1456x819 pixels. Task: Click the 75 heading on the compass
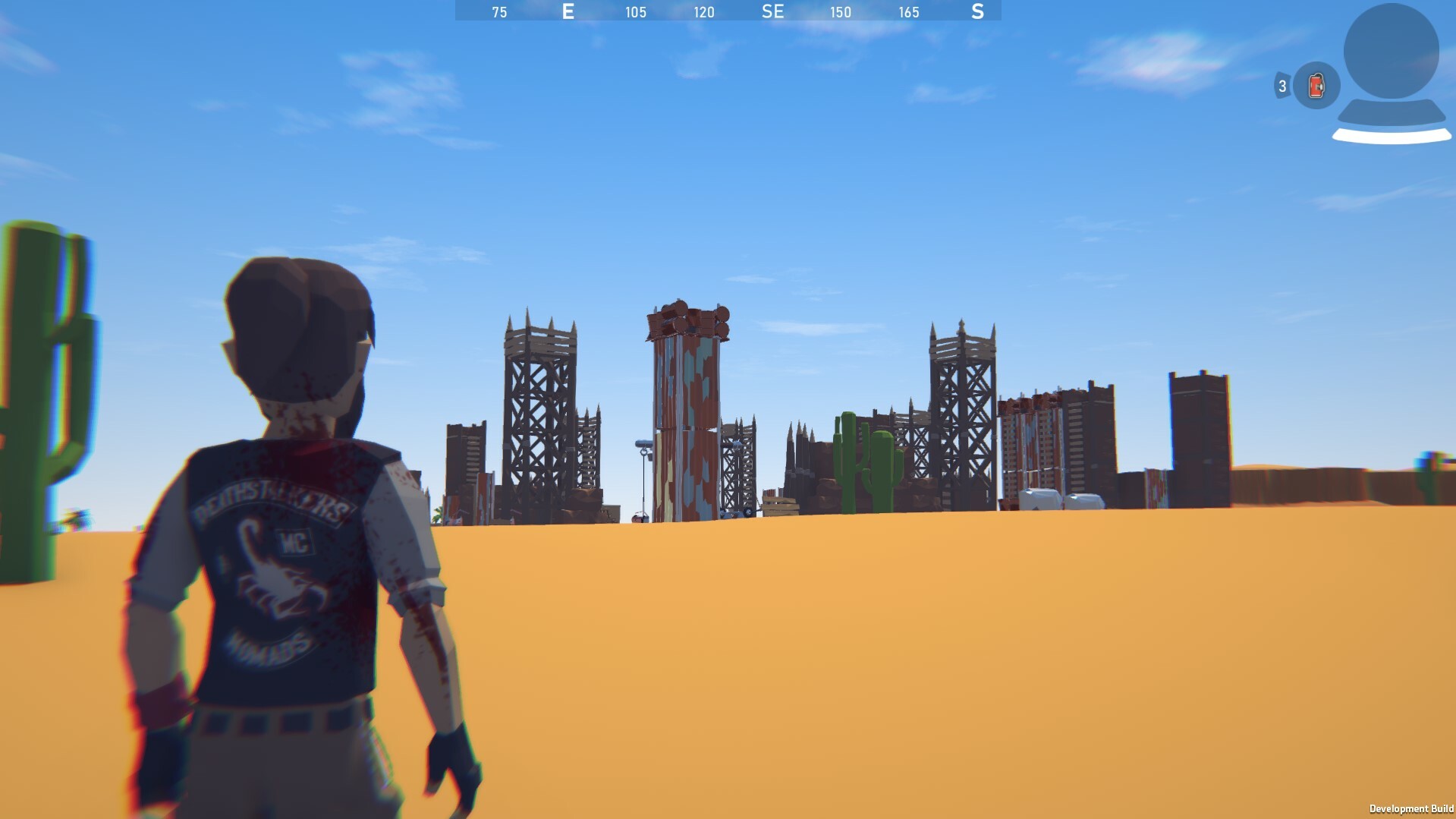click(x=498, y=12)
